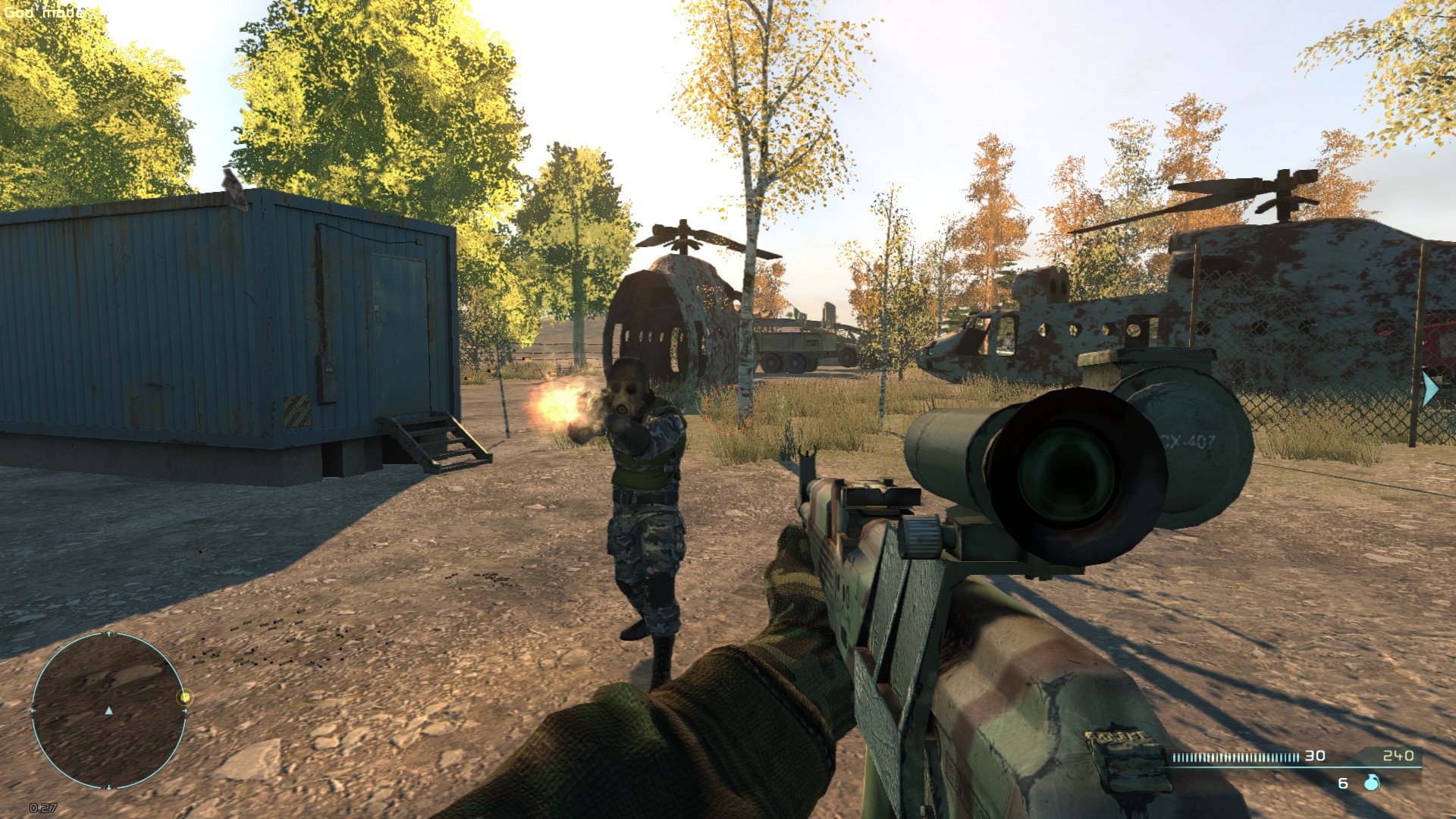Click the player position marker on the minimap

pyautogui.click(x=108, y=710)
